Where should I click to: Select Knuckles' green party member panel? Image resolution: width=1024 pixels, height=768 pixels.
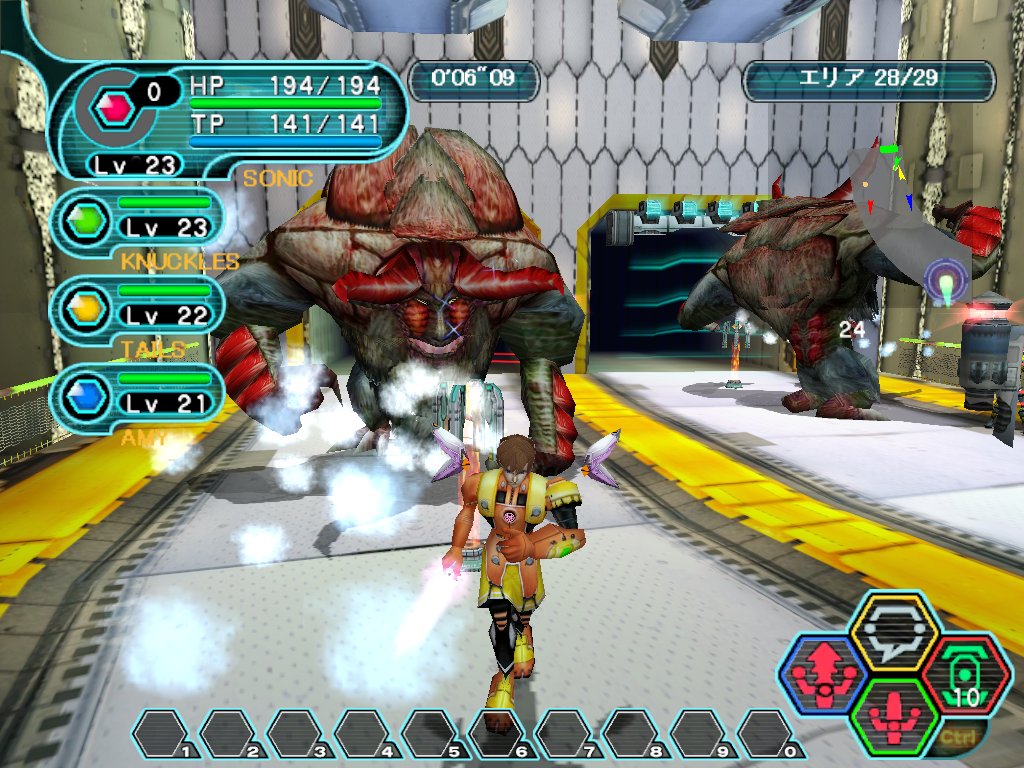coord(136,216)
